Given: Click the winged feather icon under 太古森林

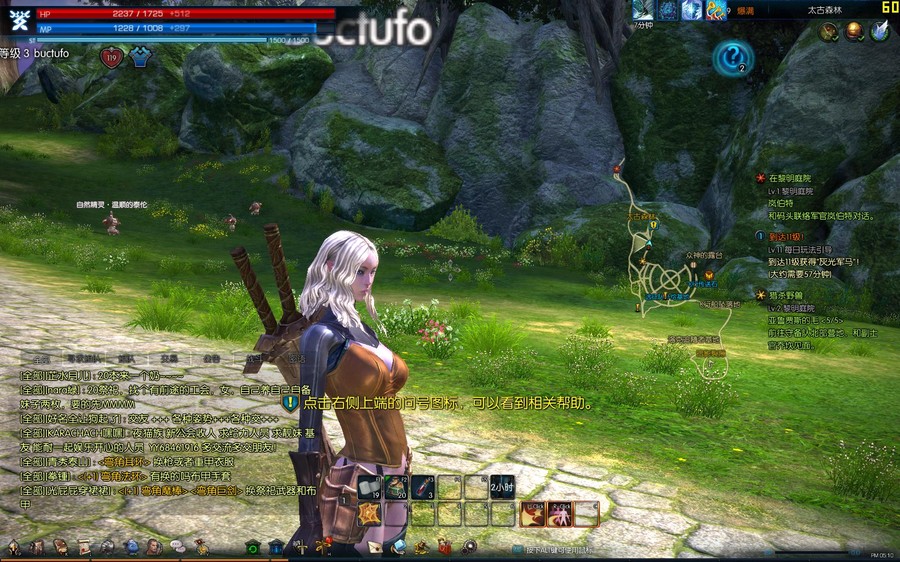Looking at the screenshot, I should [879, 32].
